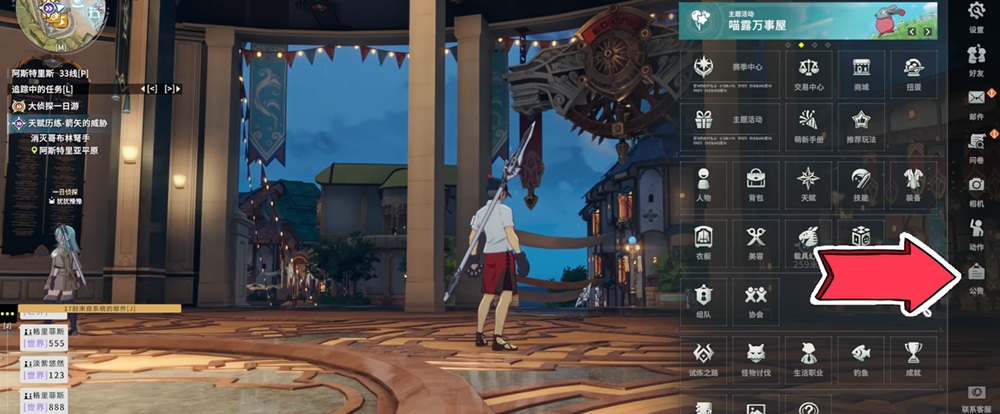1000x414 pixels.
Task: Open the 天赋 talent menu
Action: point(808,185)
